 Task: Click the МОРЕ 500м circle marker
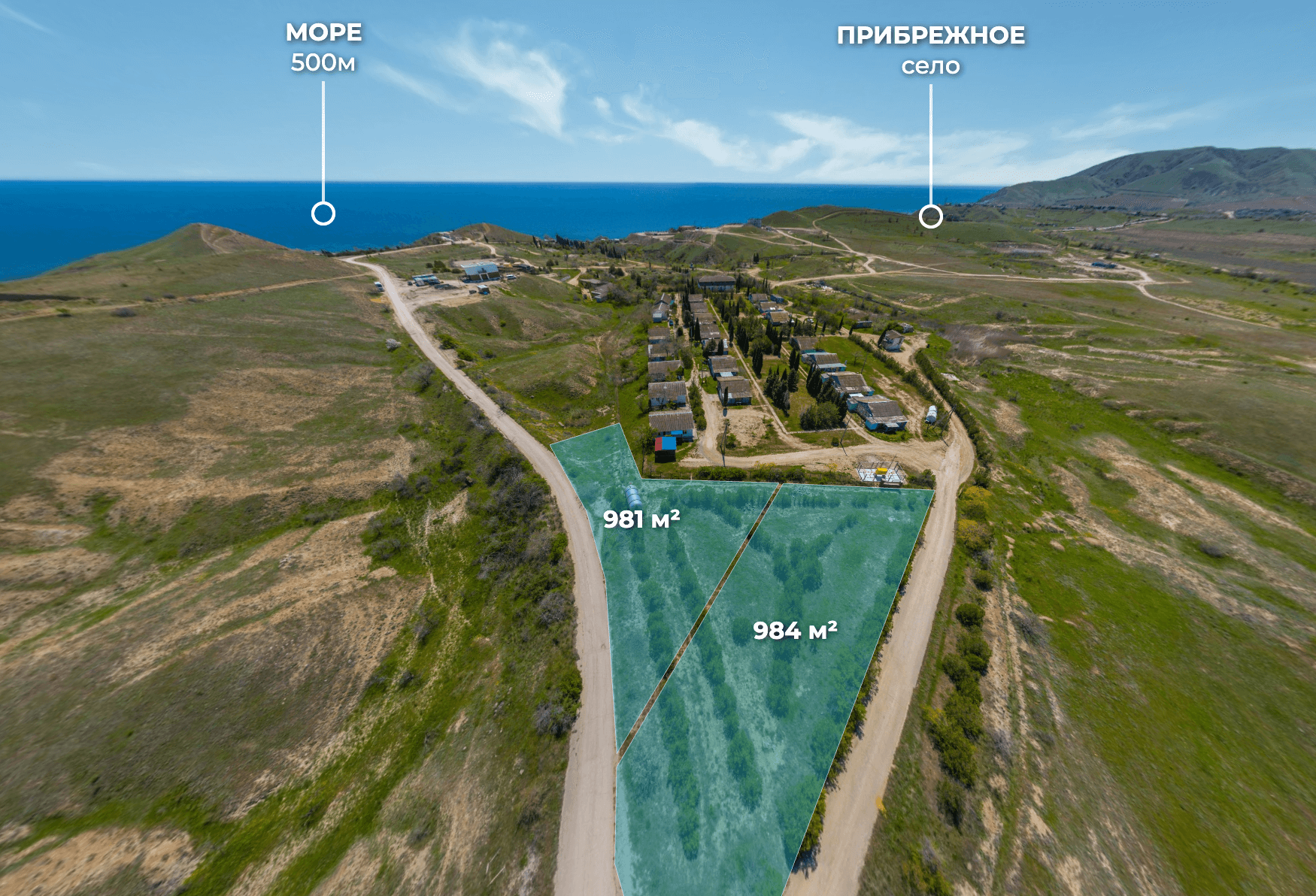click(x=323, y=214)
